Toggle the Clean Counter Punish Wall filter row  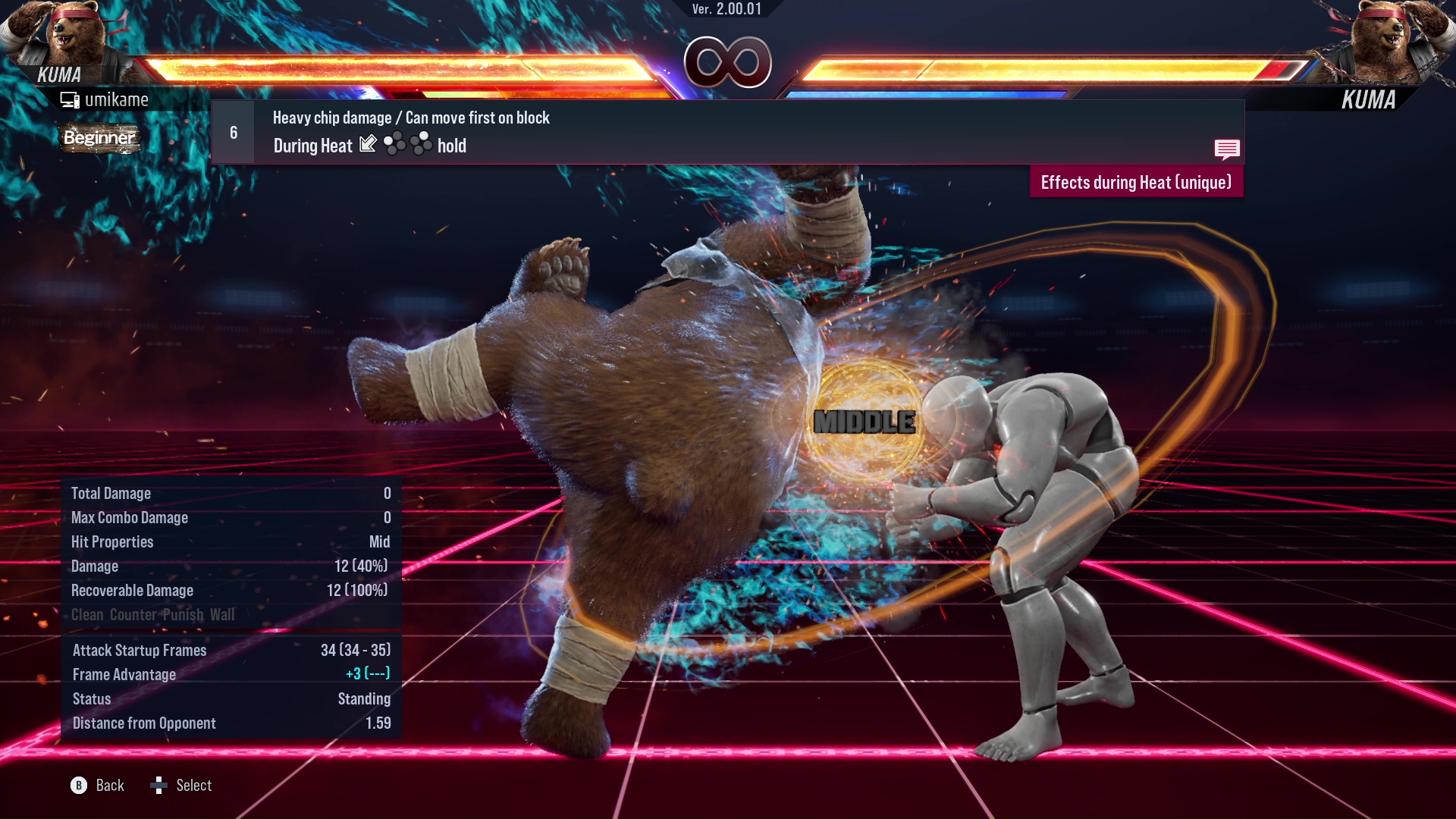153,614
